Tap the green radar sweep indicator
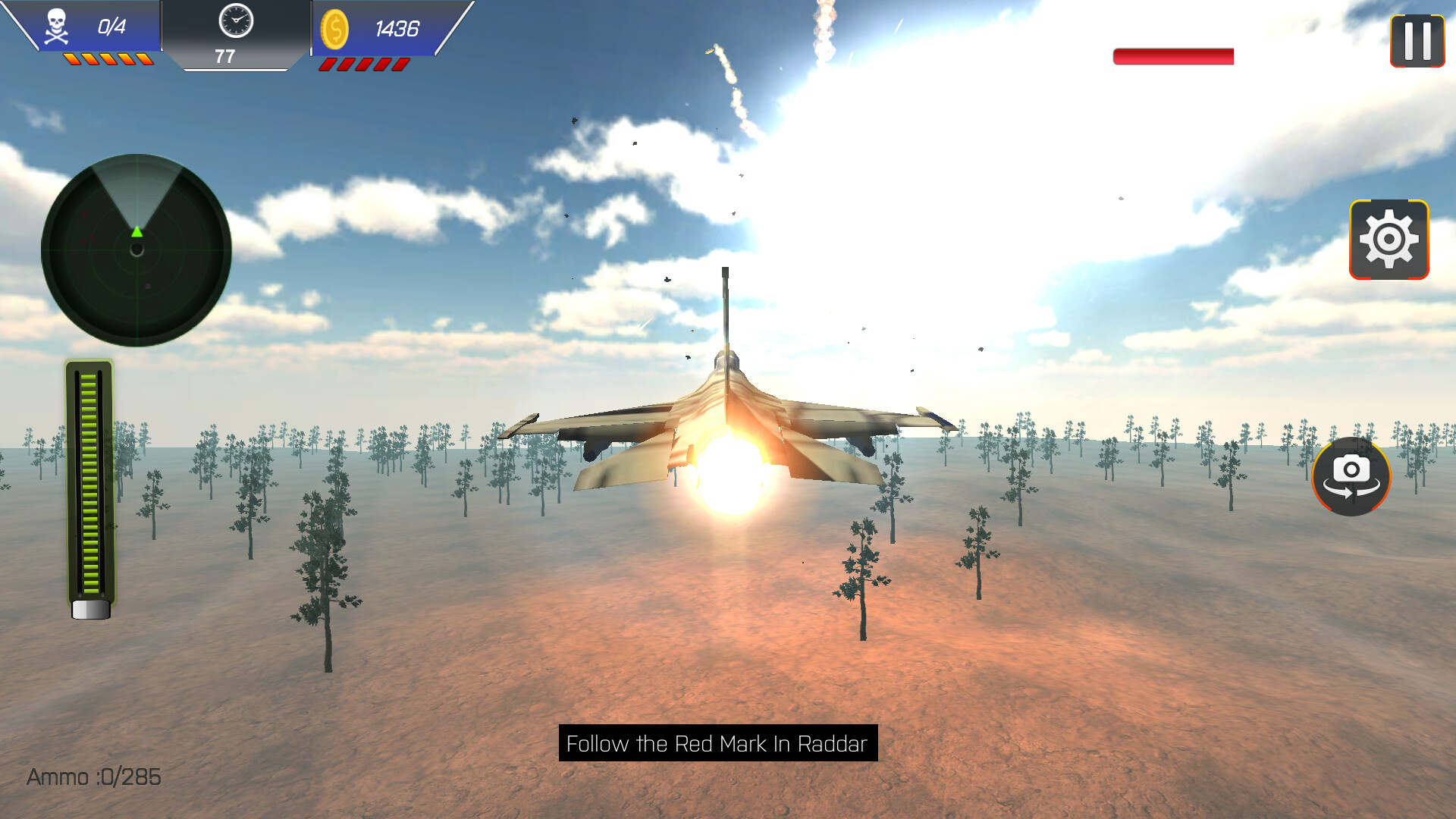Viewport: 1456px width, 819px height. point(137,231)
